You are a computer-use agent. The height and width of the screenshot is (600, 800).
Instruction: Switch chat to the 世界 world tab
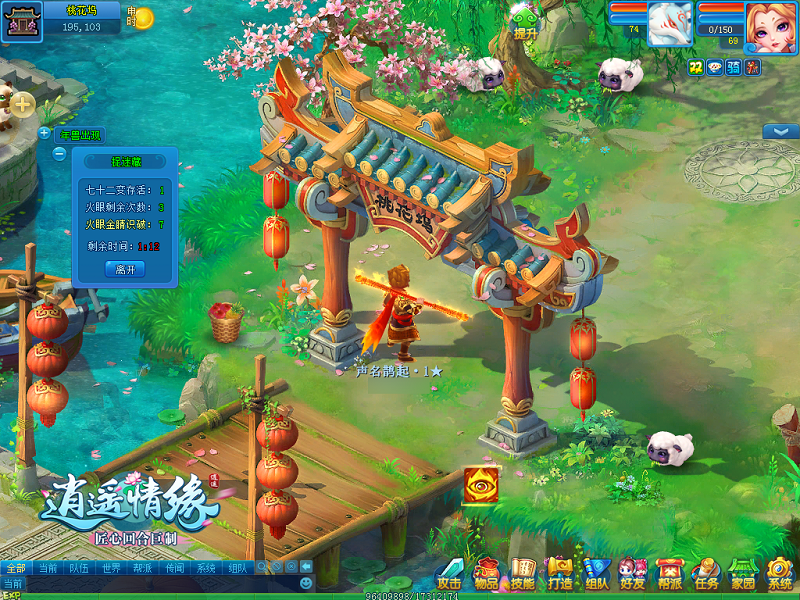click(111, 567)
